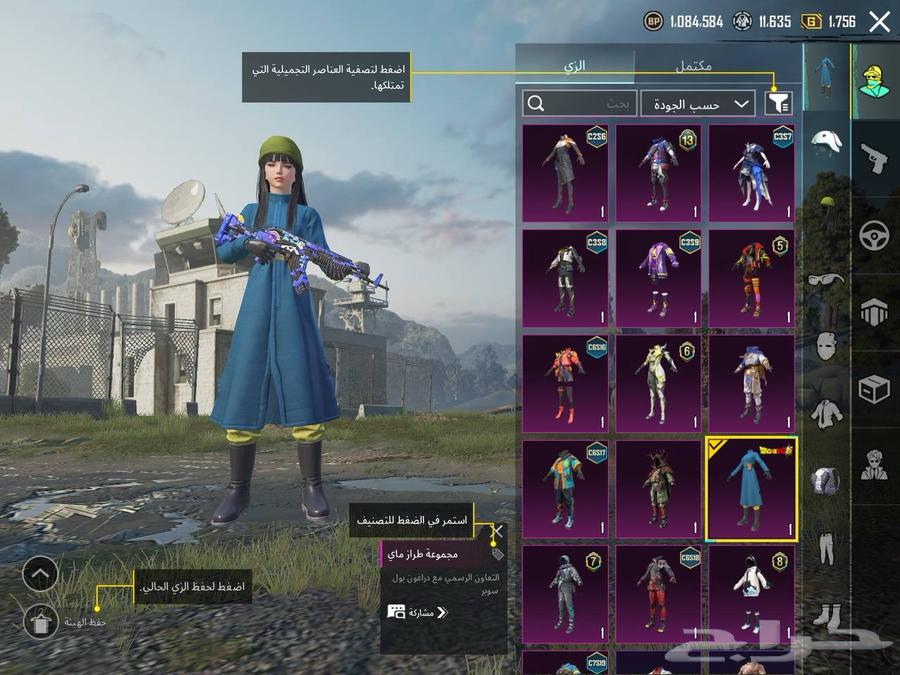Select the blue Dragon Ball coat outfit
The width and height of the screenshot is (900, 675).
pyautogui.click(x=751, y=489)
